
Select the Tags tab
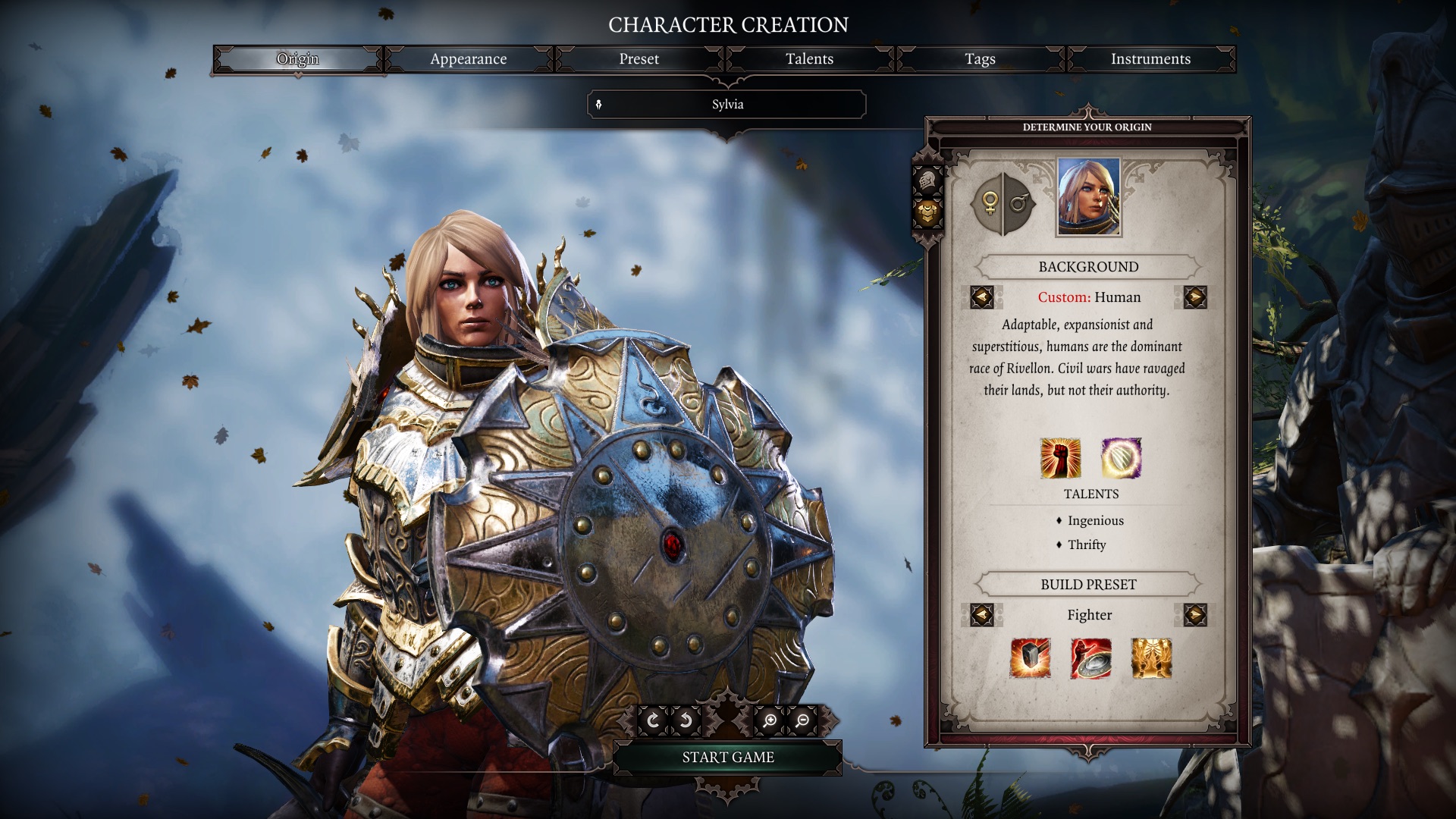pos(980,59)
